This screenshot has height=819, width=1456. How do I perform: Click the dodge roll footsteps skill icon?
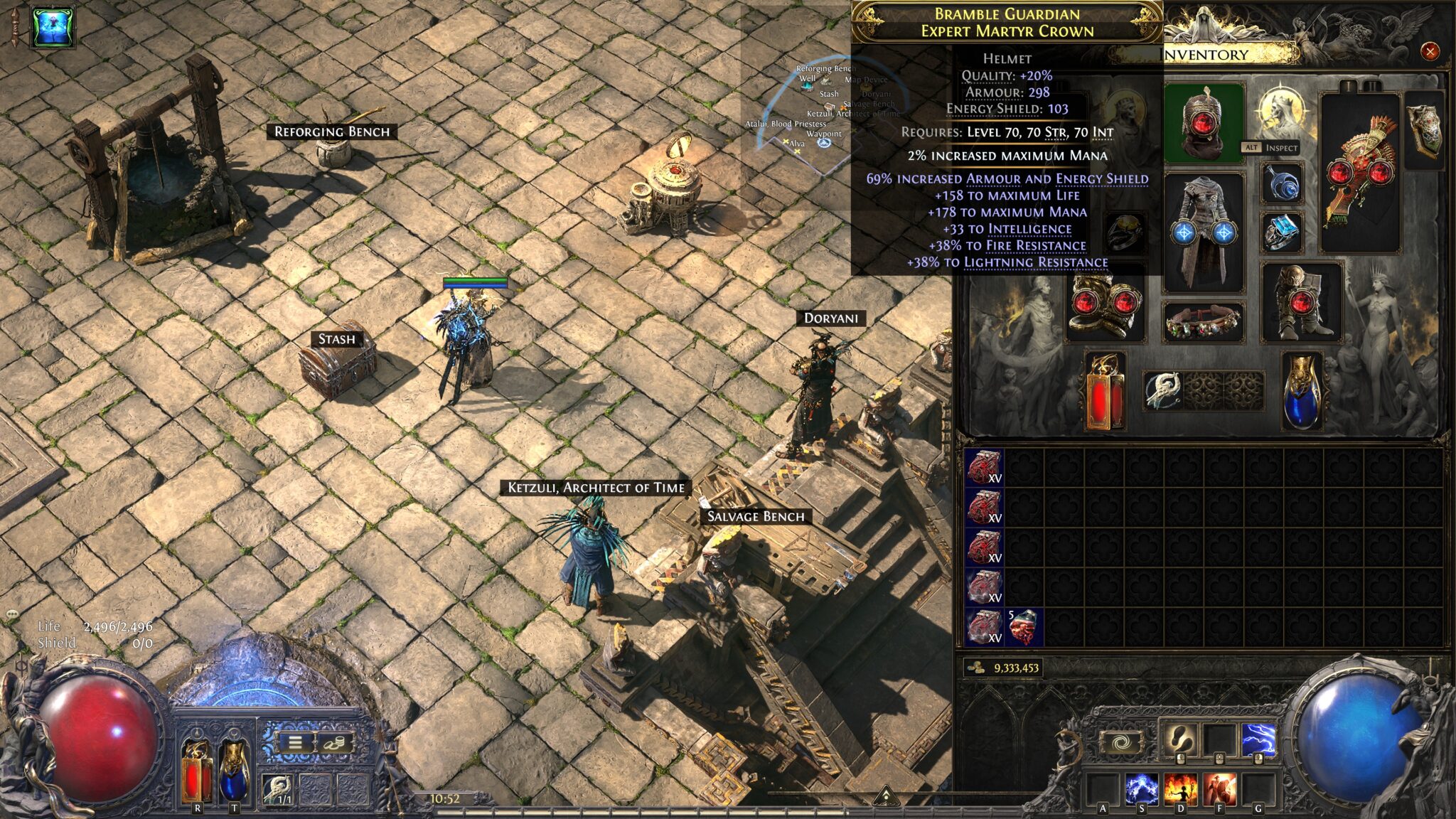tap(1180, 738)
